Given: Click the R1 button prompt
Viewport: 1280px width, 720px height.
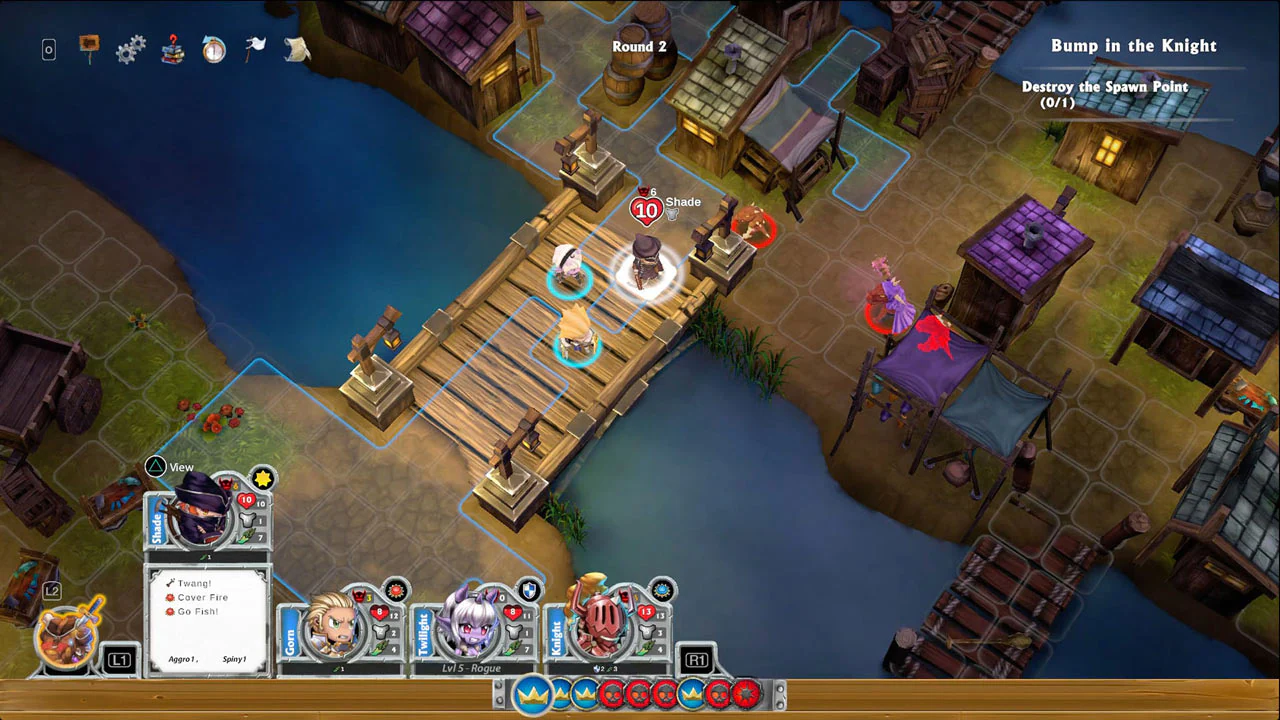Looking at the screenshot, I should pos(696,661).
